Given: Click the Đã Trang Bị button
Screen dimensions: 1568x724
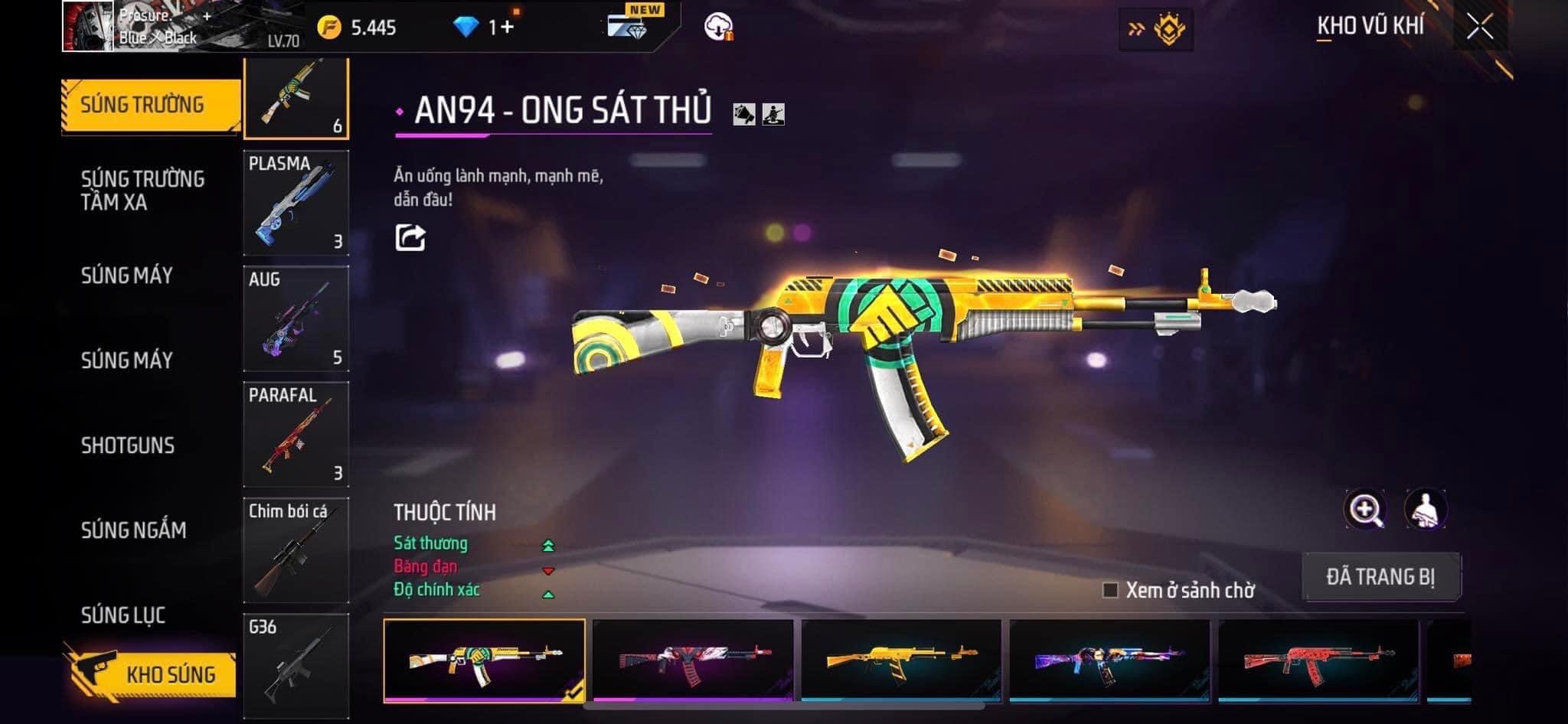Looking at the screenshot, I should pyautogui.click(x=1381, y=576).
